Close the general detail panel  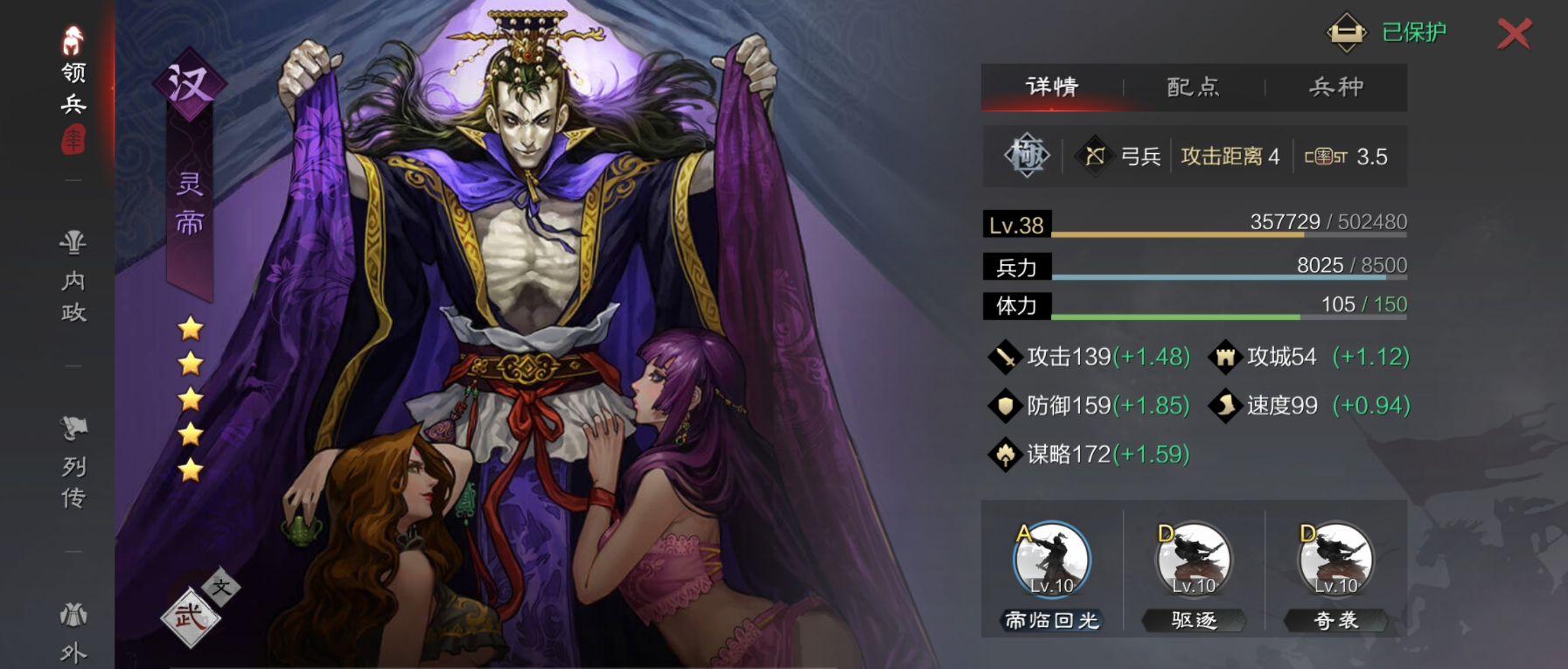[x=1514, y=34]
